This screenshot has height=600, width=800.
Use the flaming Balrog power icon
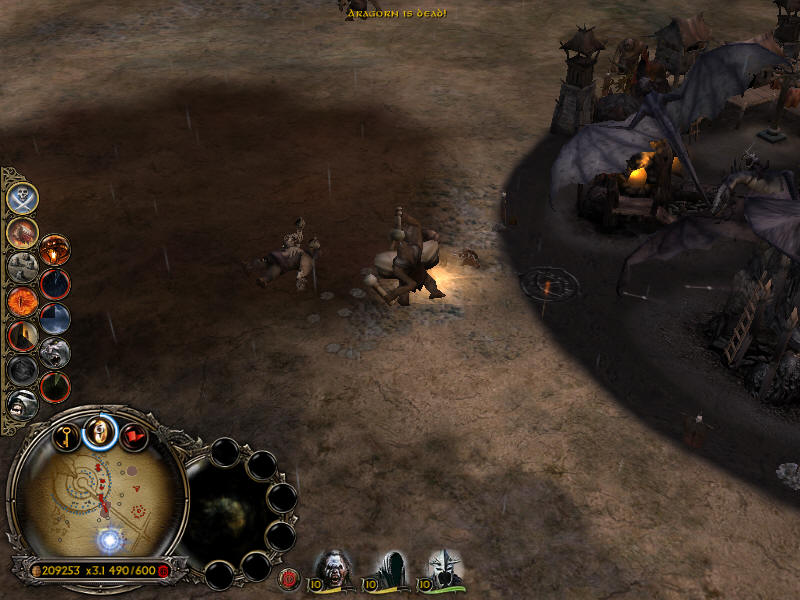(22, 232)
